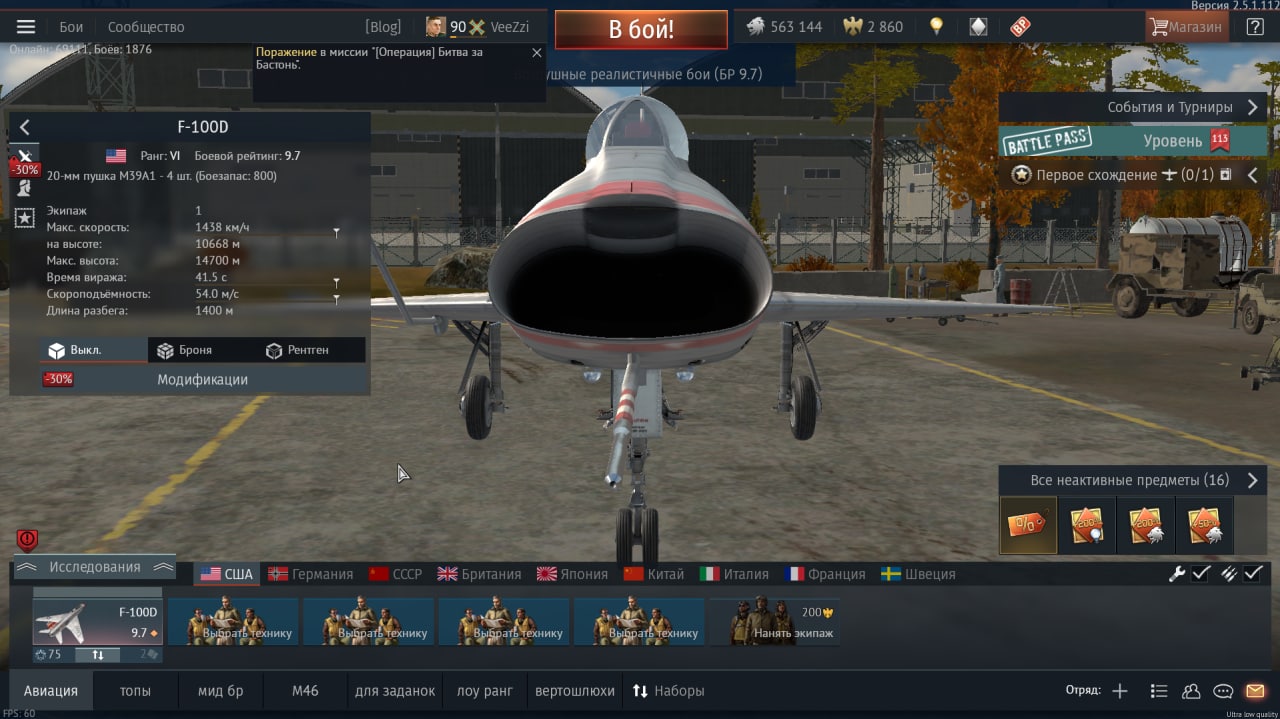Open the Модификации panel for the F-100D
Viewport: 1280px width, 719px height.
202,380
